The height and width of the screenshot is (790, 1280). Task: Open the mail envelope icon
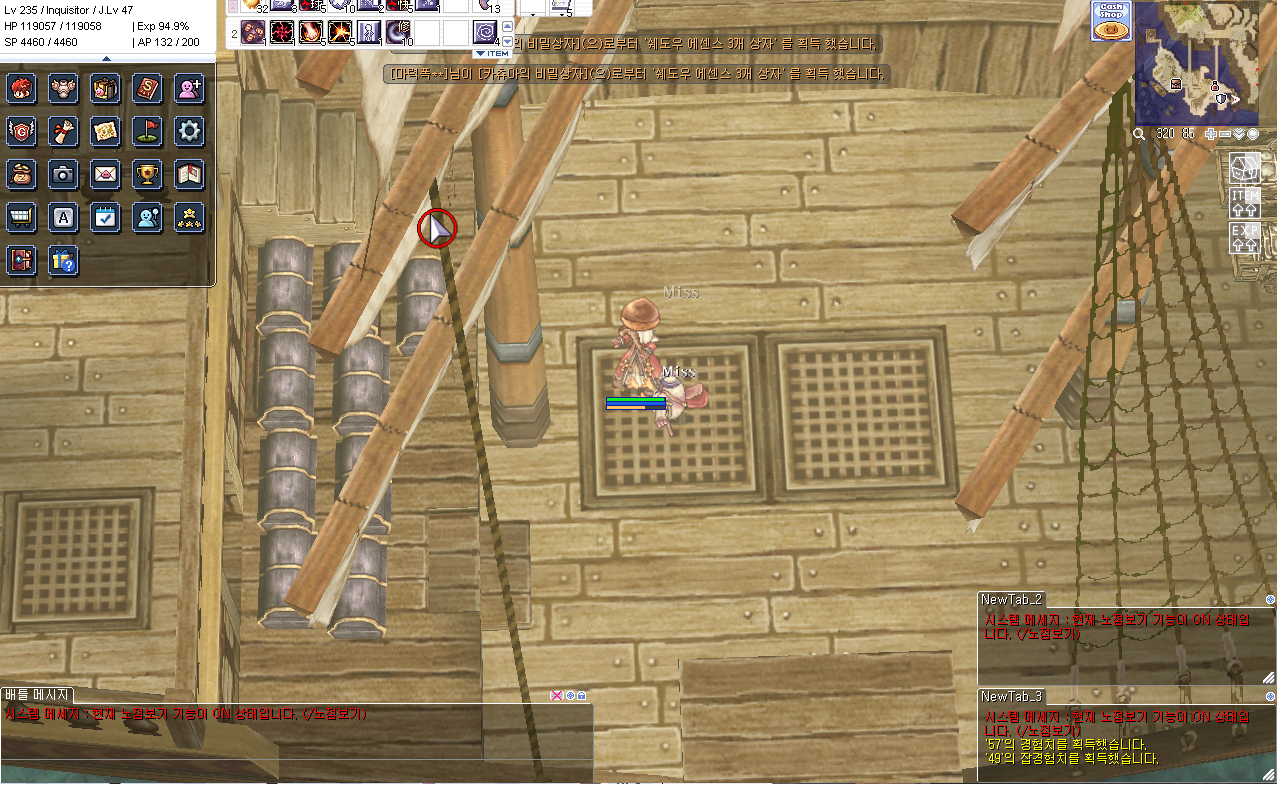(x=105, y=174)
